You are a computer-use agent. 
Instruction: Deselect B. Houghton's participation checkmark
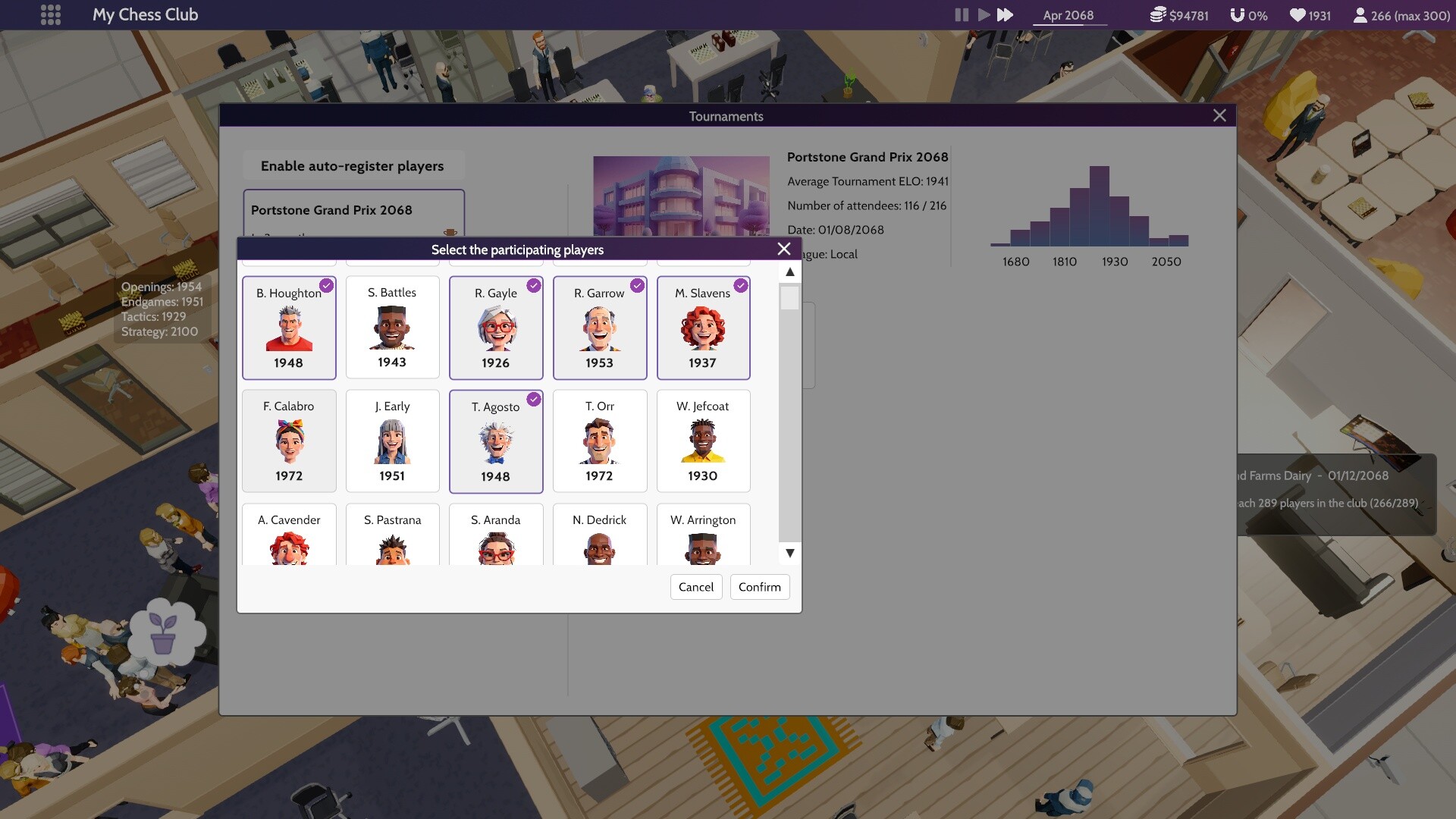point(327,286)
